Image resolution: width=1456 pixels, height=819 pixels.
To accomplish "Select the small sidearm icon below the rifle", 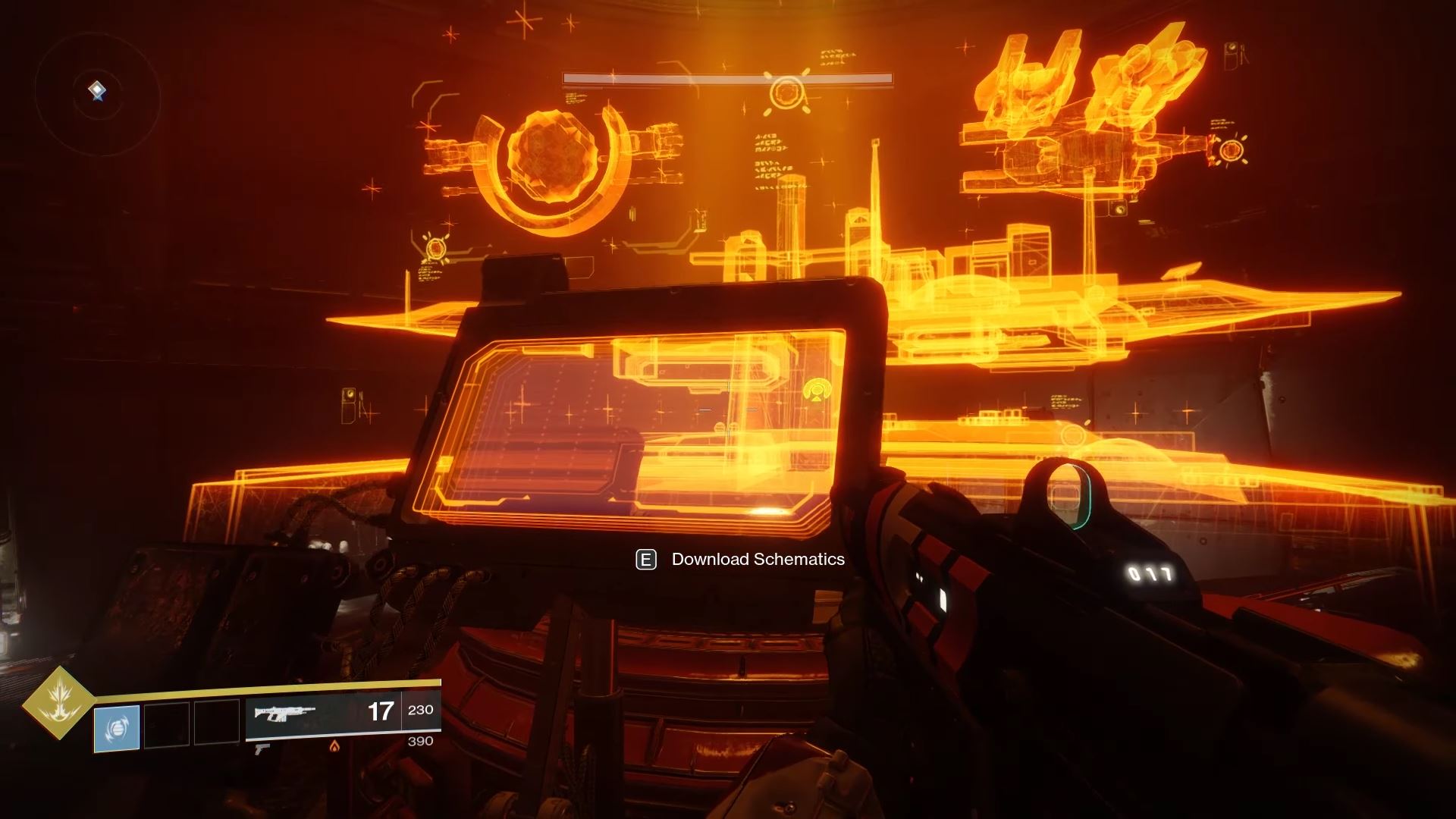I will pyautogui.click(x=262, y=748).
